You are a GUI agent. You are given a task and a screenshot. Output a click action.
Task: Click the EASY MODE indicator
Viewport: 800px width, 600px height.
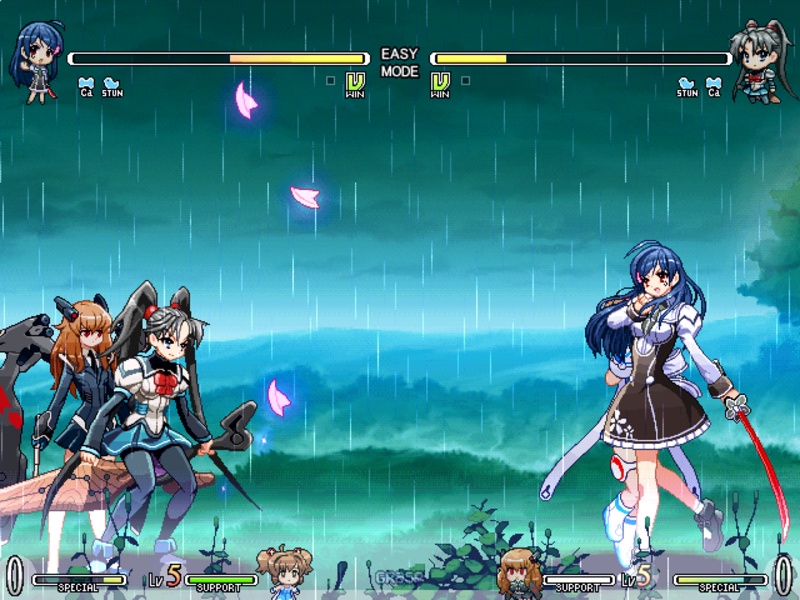pyautogui.click(x=399, y=63)
